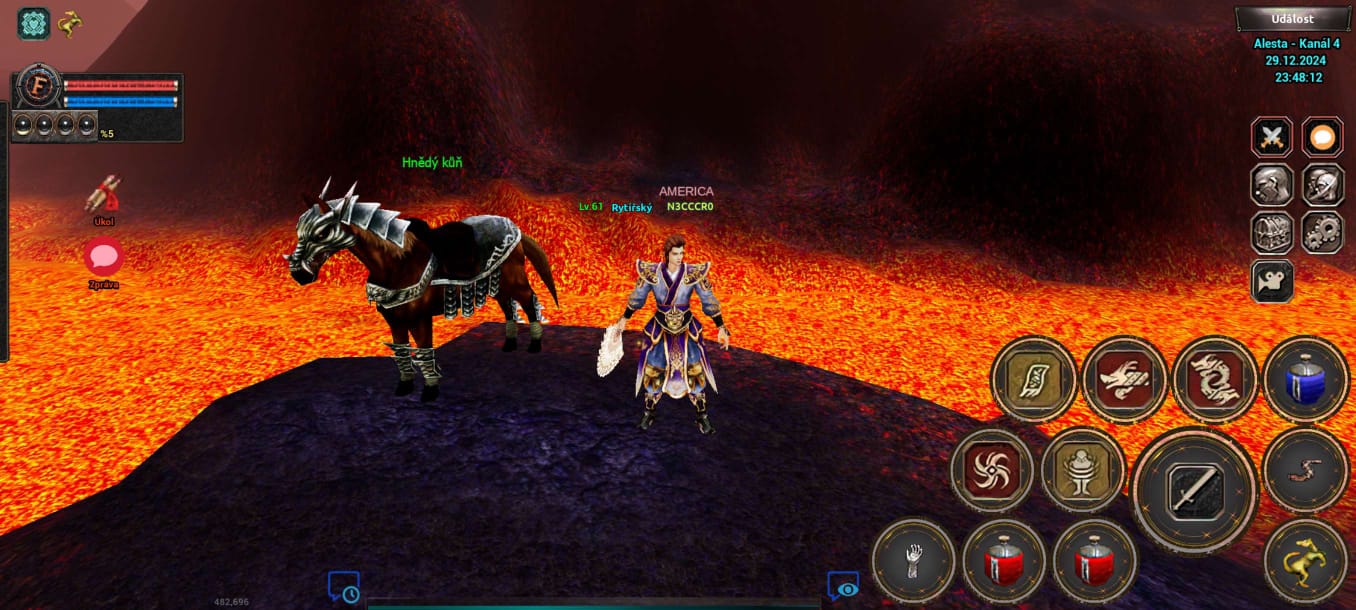Open the treasure chest inventory icon

pyautogui.click(x=1272, y=232)
